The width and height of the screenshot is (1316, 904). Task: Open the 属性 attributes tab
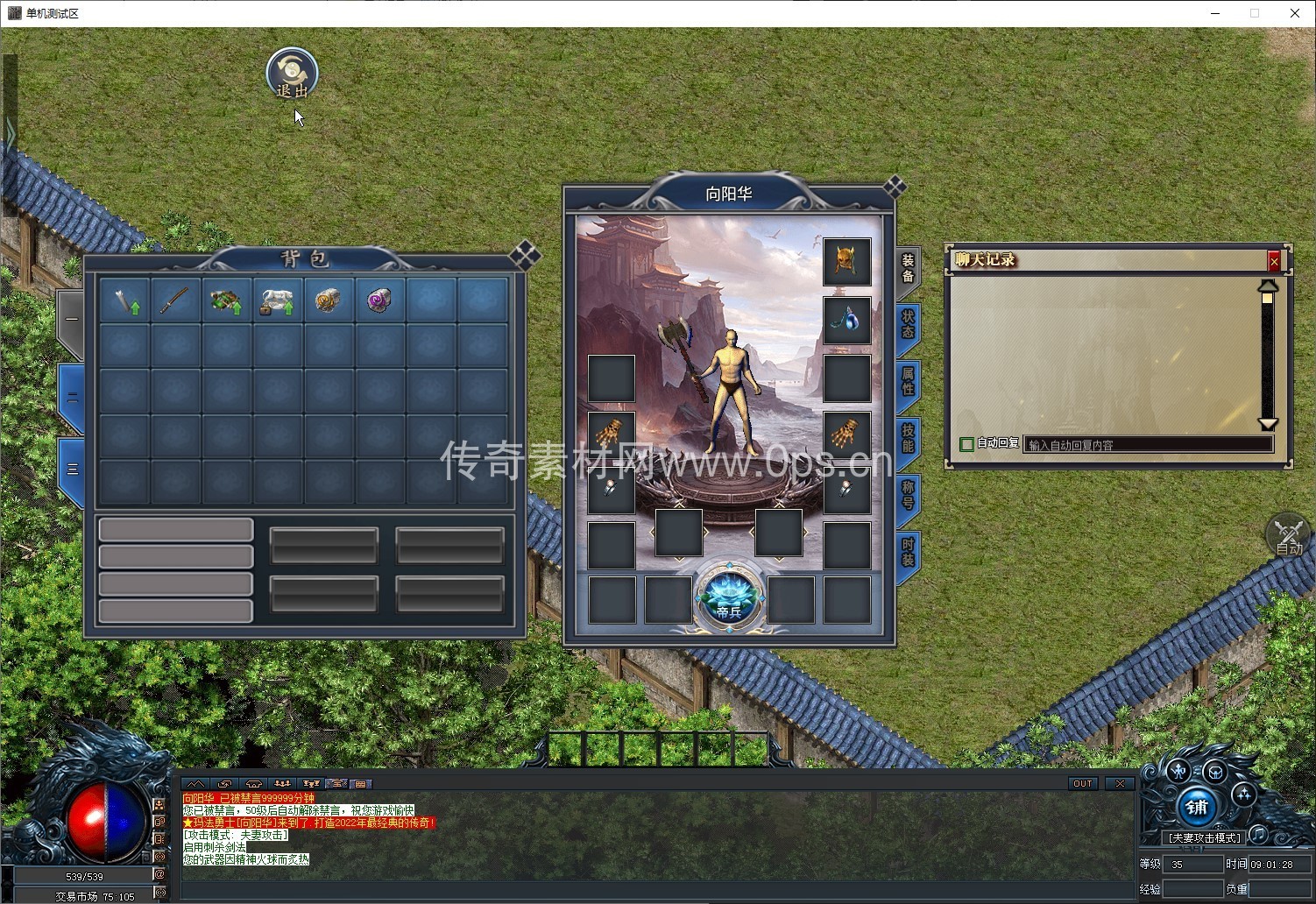click(x=909, y=381)
